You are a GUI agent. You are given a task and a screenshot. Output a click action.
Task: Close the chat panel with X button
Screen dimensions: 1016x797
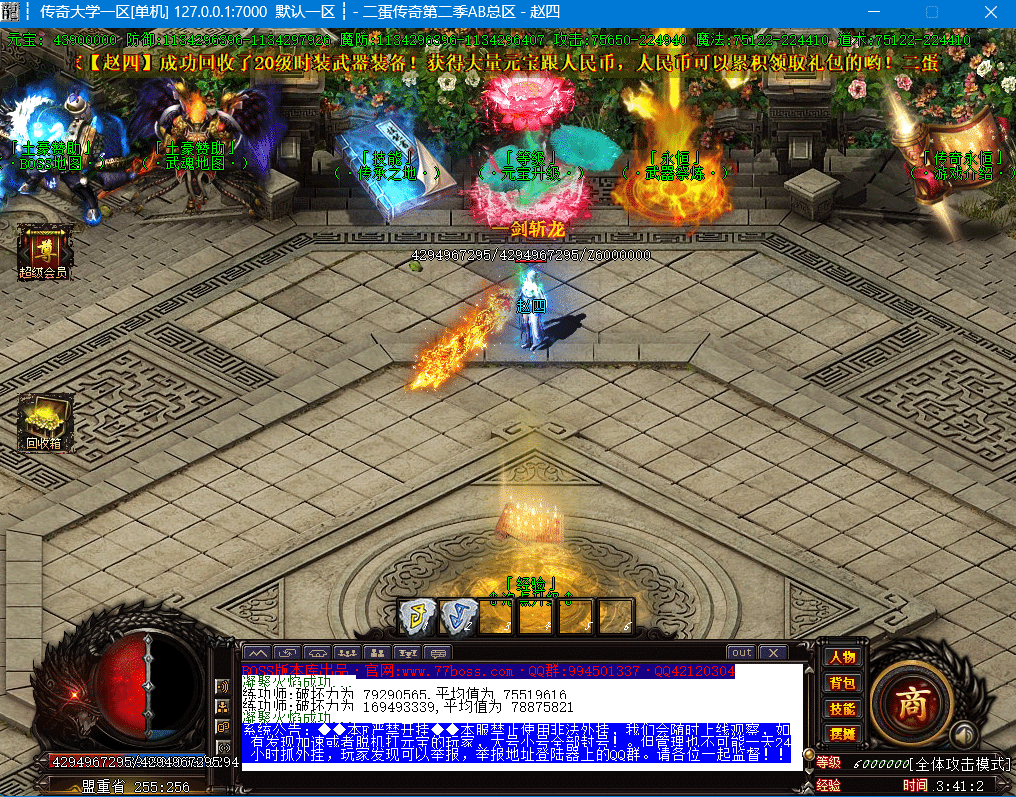tap(773, 653)
